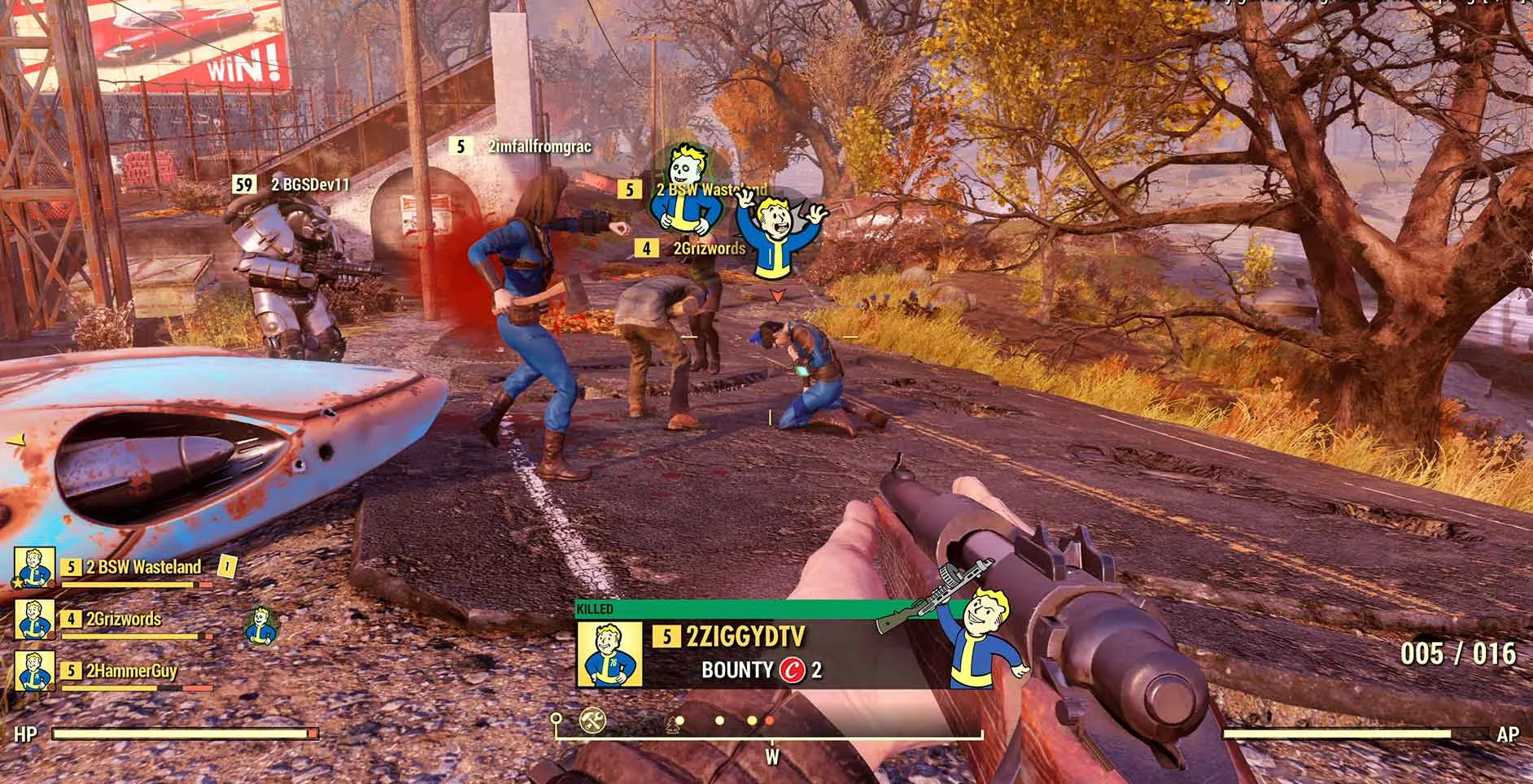Select the 2ZIGGYDTV name in the kill feed
1533x784 pixels.
pyautogui.click(x=745, y=634)
